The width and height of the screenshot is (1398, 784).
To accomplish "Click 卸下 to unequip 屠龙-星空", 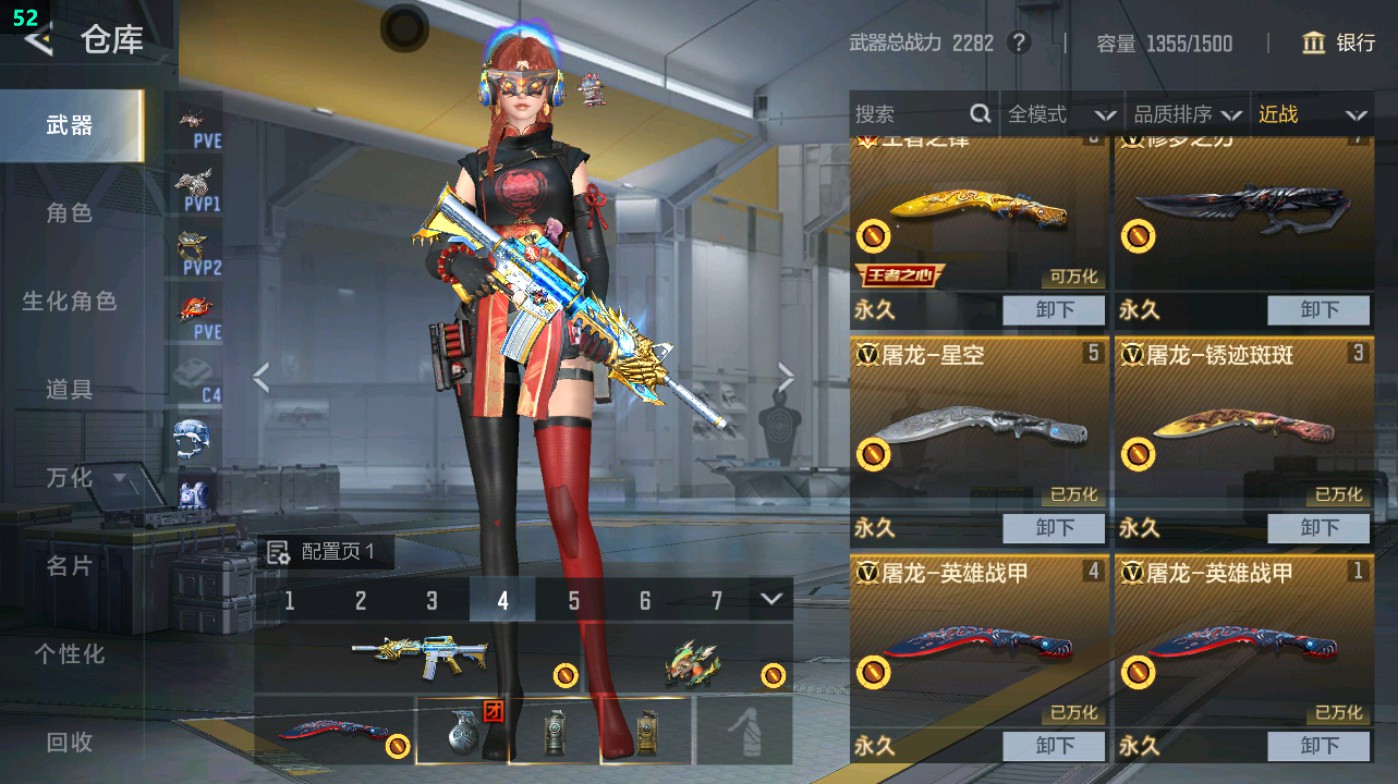I will (1053, 528).
